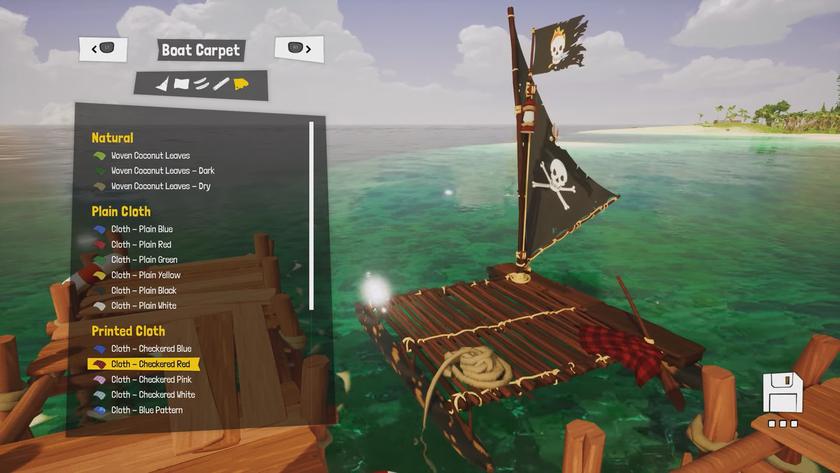The width and height of the screenshot is (840, 473).
Task: Click the highlighted Cloth – Checkered Red entry
Action: [150, 364]
